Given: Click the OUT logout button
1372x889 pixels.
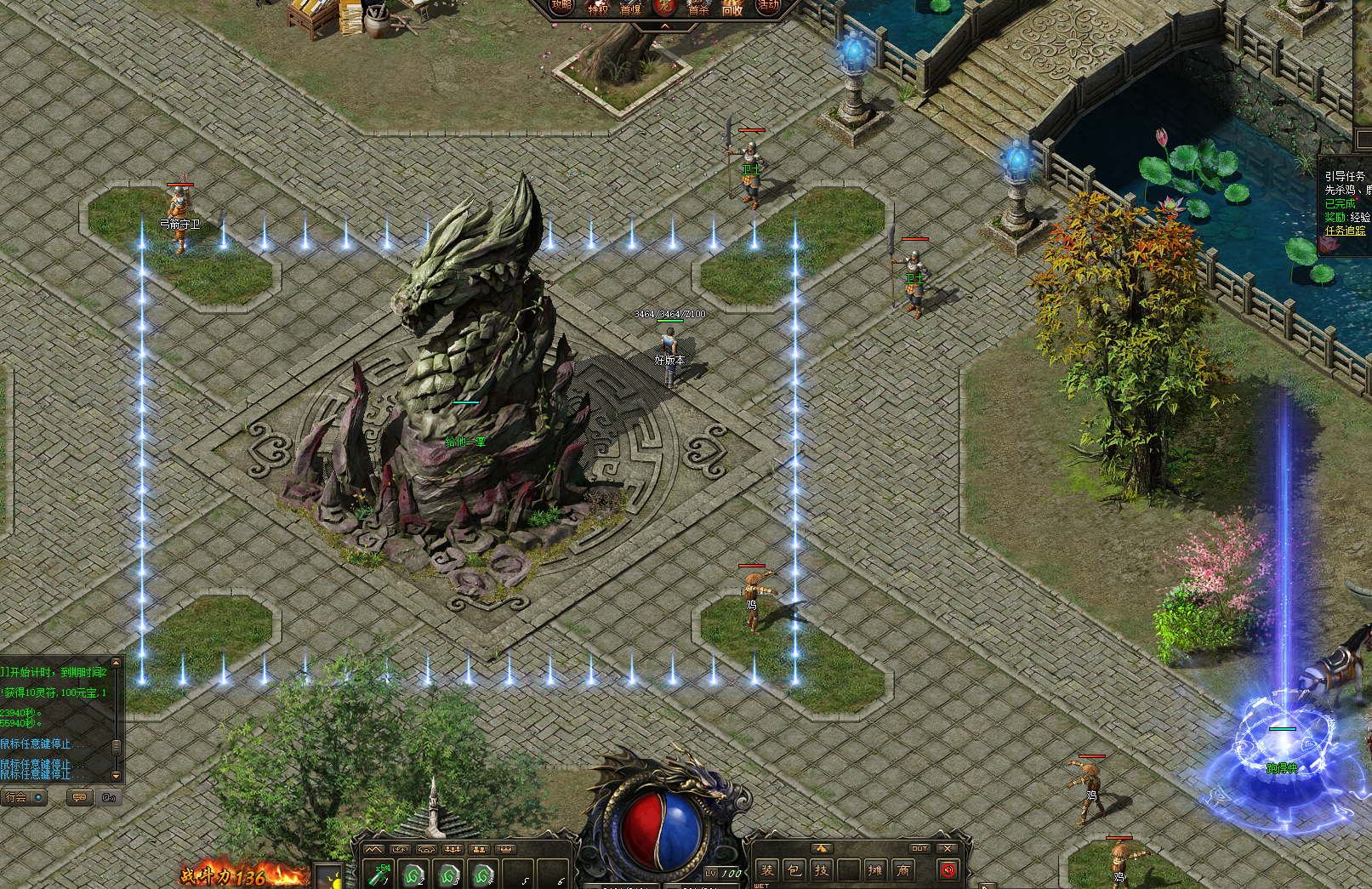Looking at the screenshot, I should point(919,848).
